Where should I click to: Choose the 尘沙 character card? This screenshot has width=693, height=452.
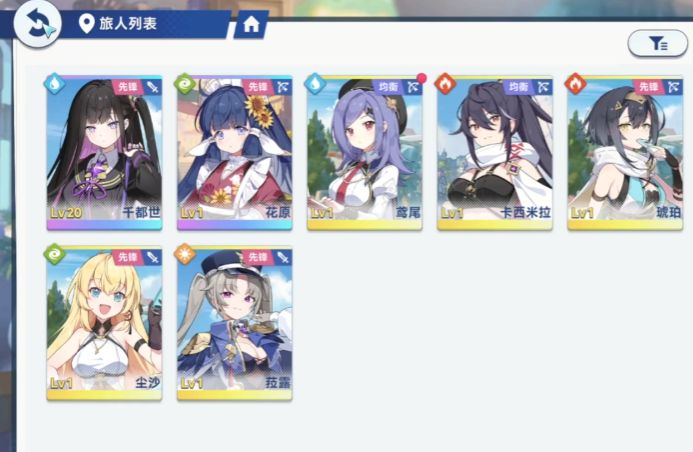point(104,322)
